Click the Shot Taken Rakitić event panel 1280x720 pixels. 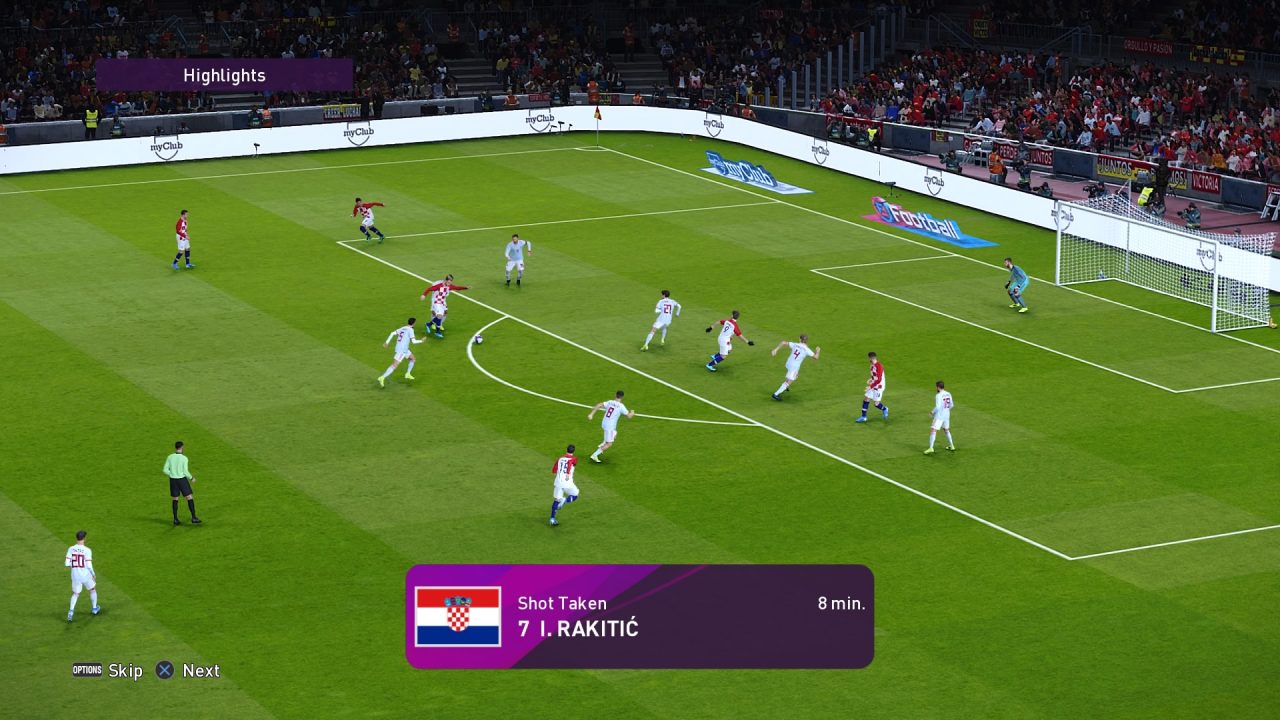(x=639, y=616)
